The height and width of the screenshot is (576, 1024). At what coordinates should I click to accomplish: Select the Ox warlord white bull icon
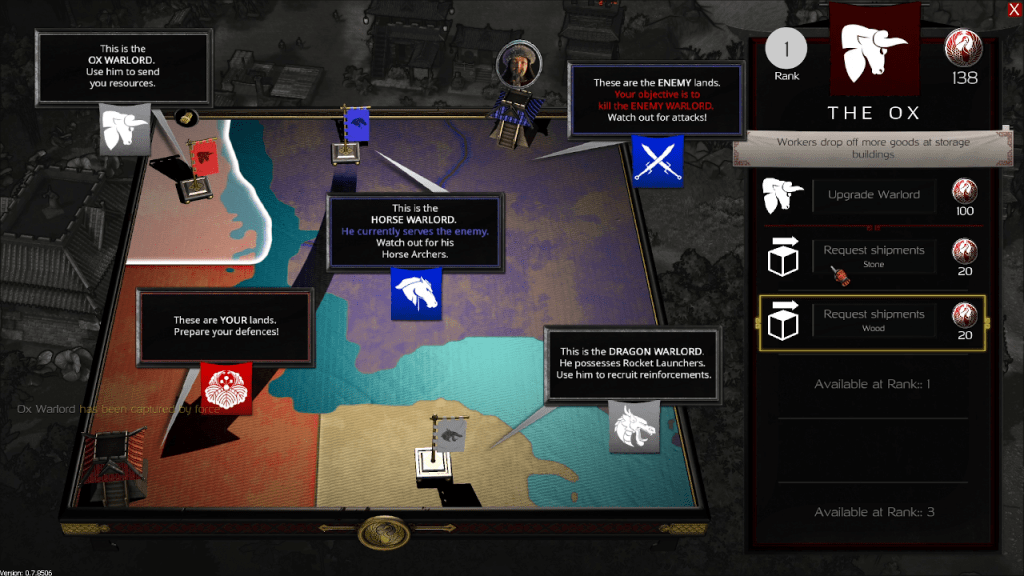(x=124, y=129)
